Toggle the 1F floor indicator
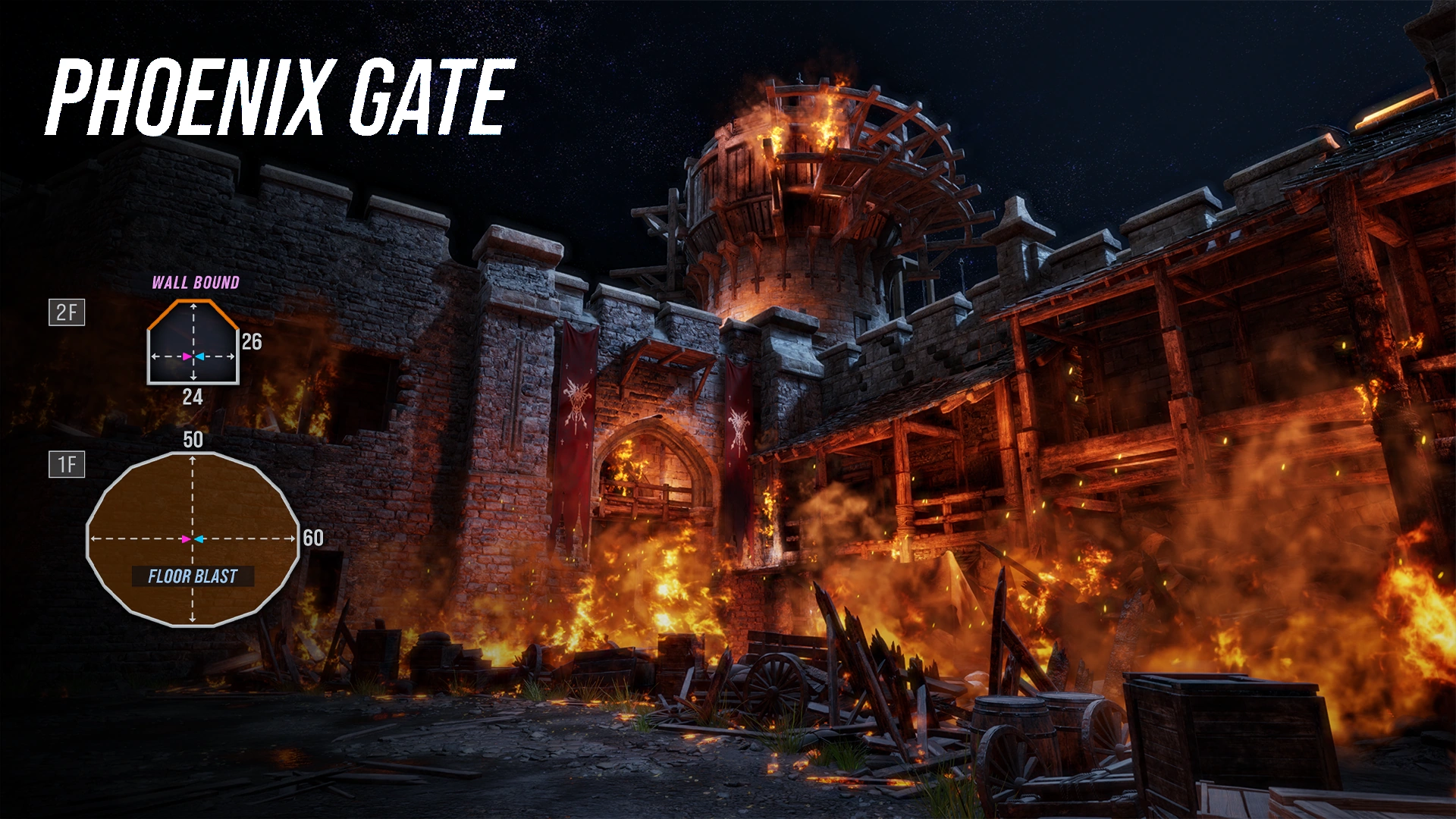The image size is (1456, 819). coord(67,463)
